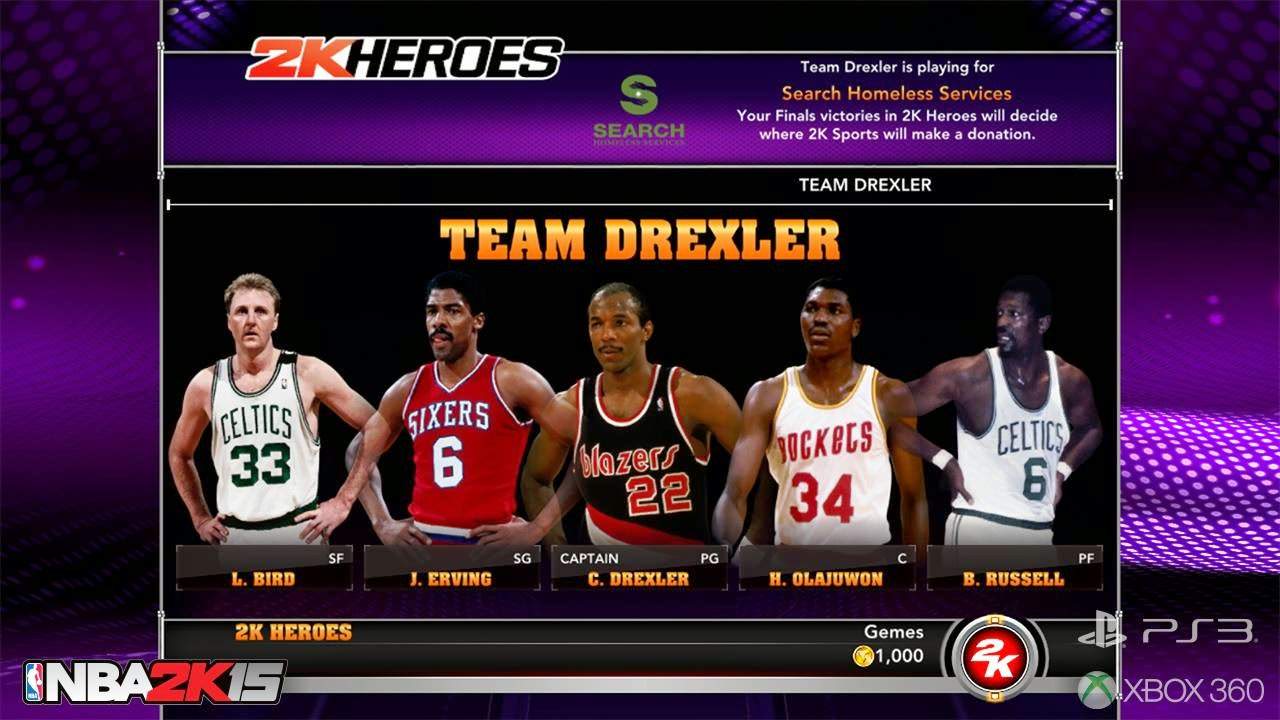Viewport: 1280px width, 720px height.
Task: Click the Team Drexler header bar
Action: [864, 185]
